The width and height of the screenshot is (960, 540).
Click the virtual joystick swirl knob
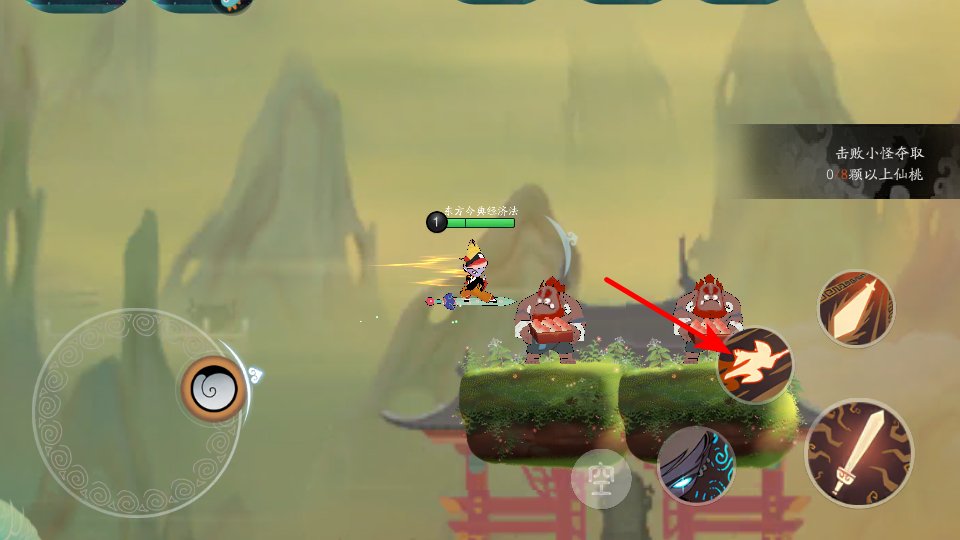point(213,388)
